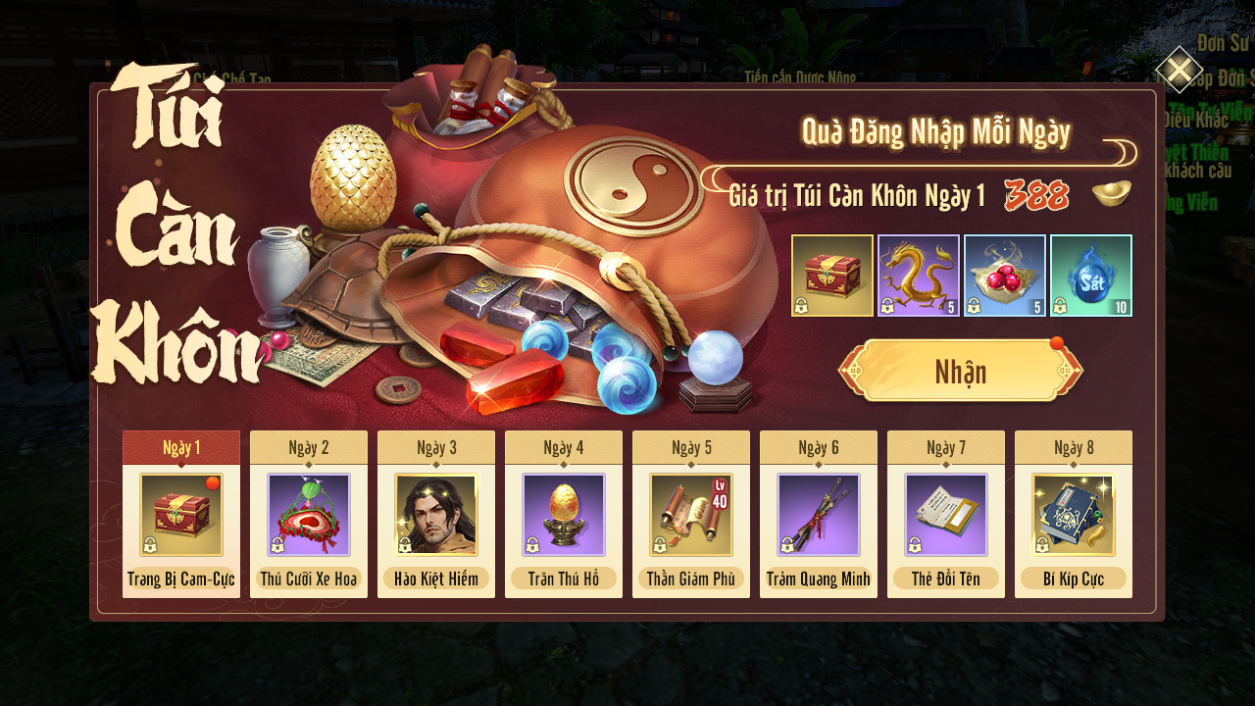Inspect the blue Sát orb reward icon
Screen dimensions: 1255x706
pyautogui.click(x=1091, y=276)
